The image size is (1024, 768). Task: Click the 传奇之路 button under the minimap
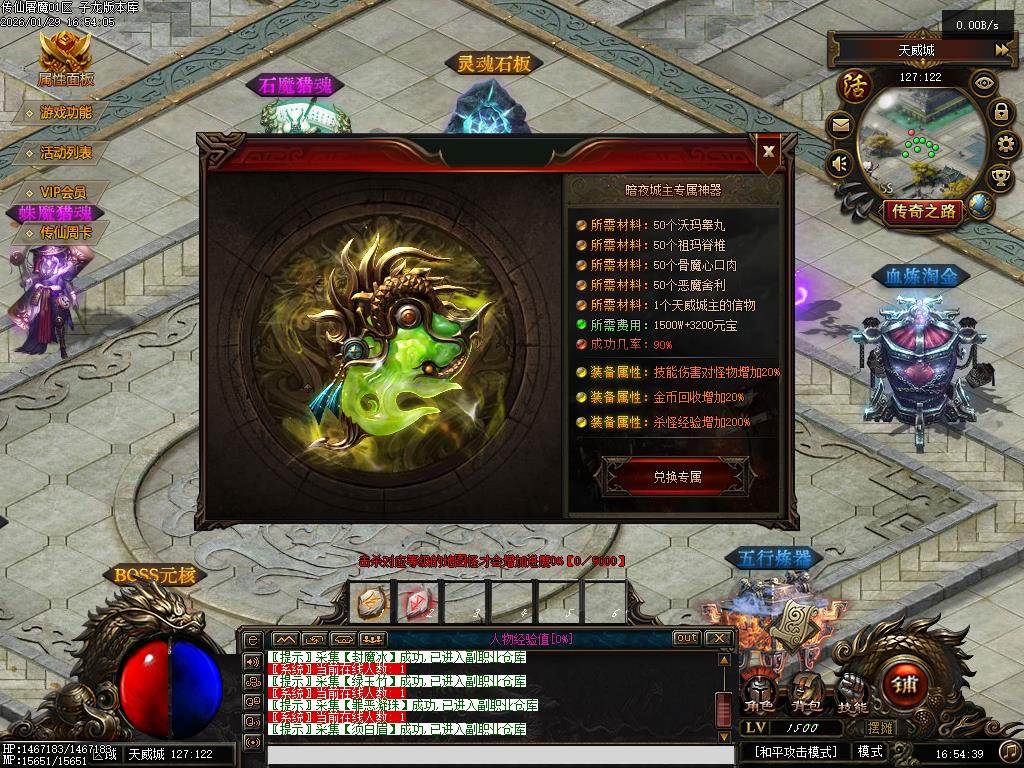coord(920,211)
